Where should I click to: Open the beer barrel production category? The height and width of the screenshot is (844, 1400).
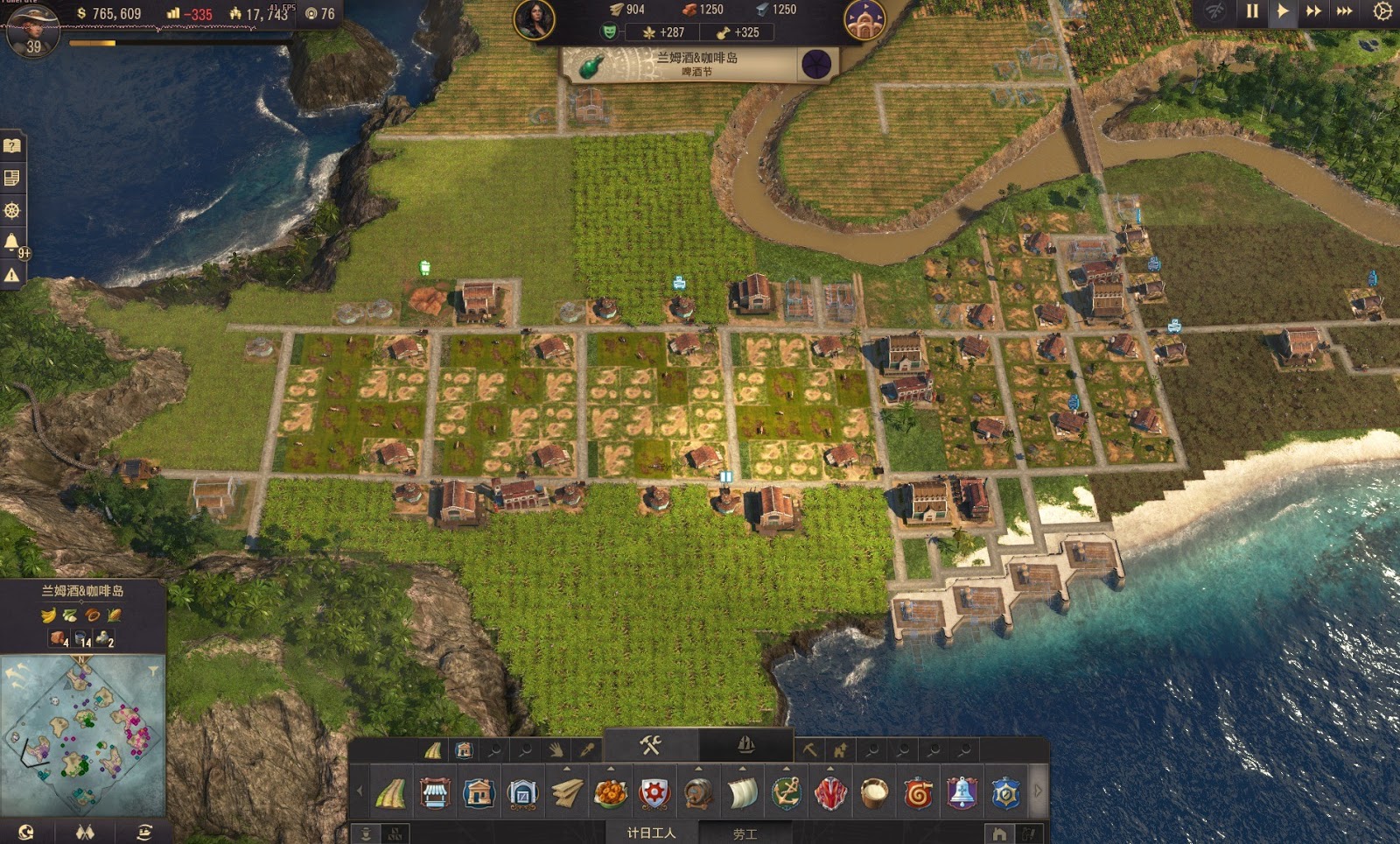(698, 794)
